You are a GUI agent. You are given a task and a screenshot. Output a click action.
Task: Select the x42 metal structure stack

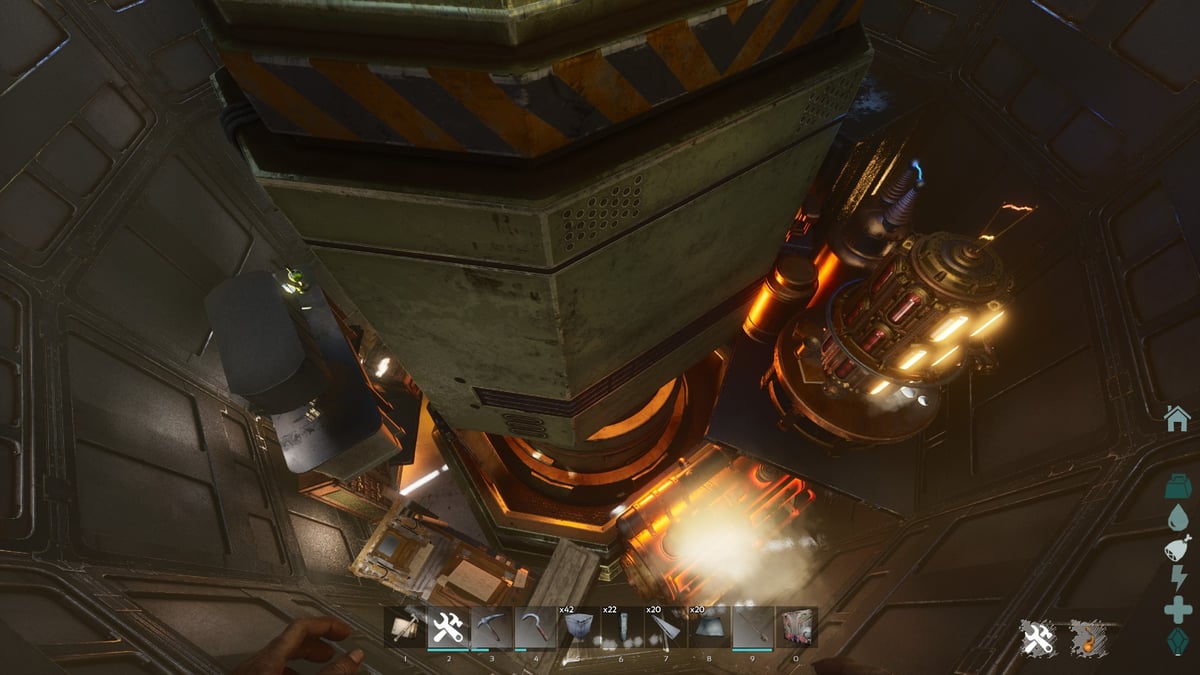pos(579,628)
